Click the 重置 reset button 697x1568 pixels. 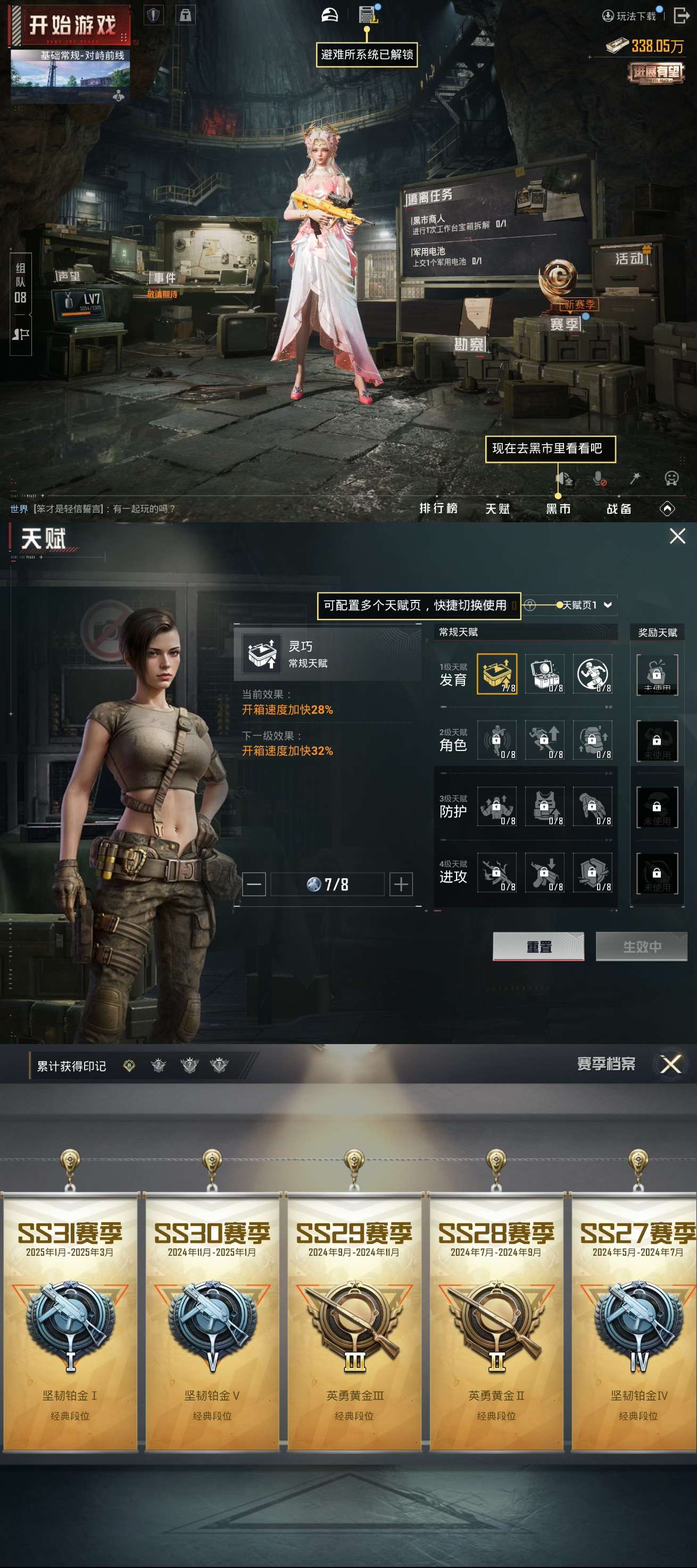pyautogui.click(x=538, y=946)
